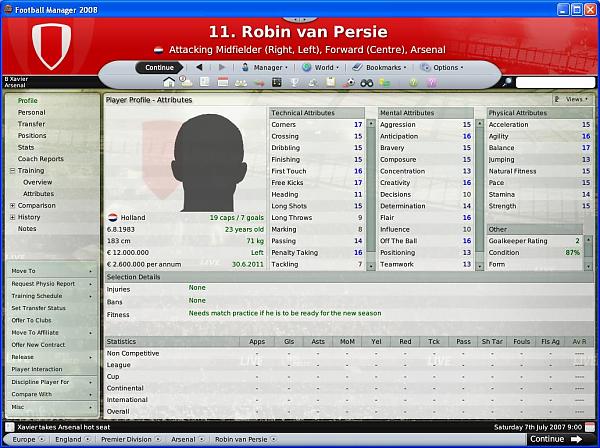
Task: Choose Request Physio Report
Action: coord(43,283)
